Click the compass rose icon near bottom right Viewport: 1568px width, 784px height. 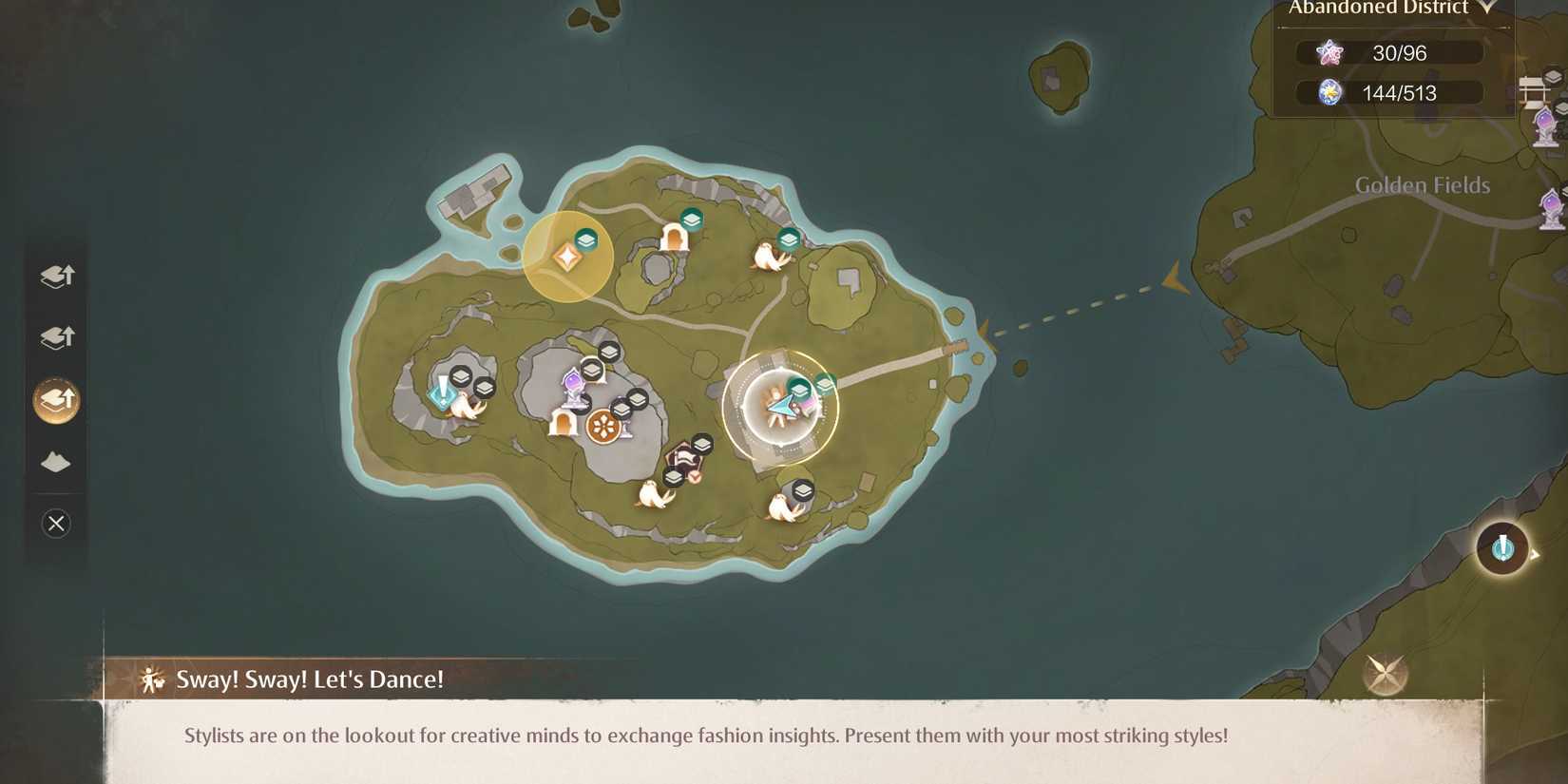tap(1386, 673)
